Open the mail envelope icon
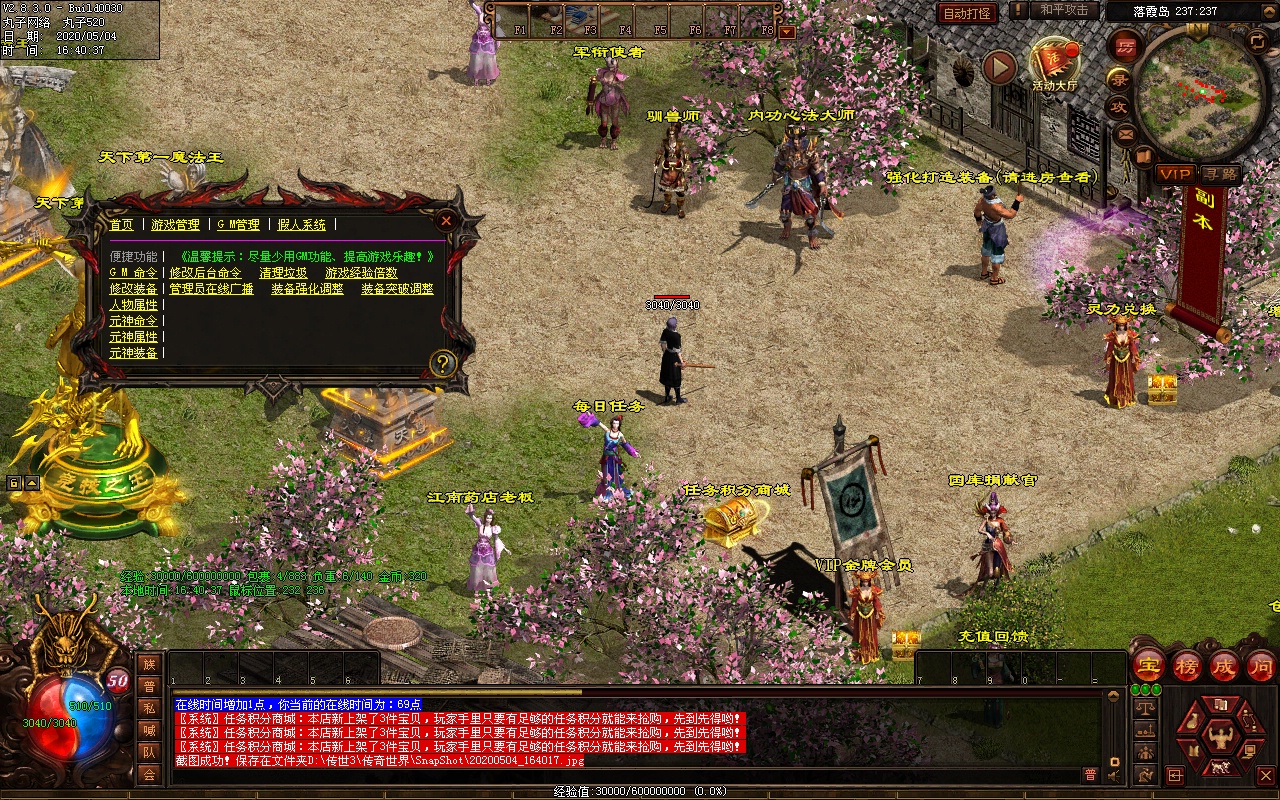Screen dimensions: 1280x800 click(x=1126, y=132)
